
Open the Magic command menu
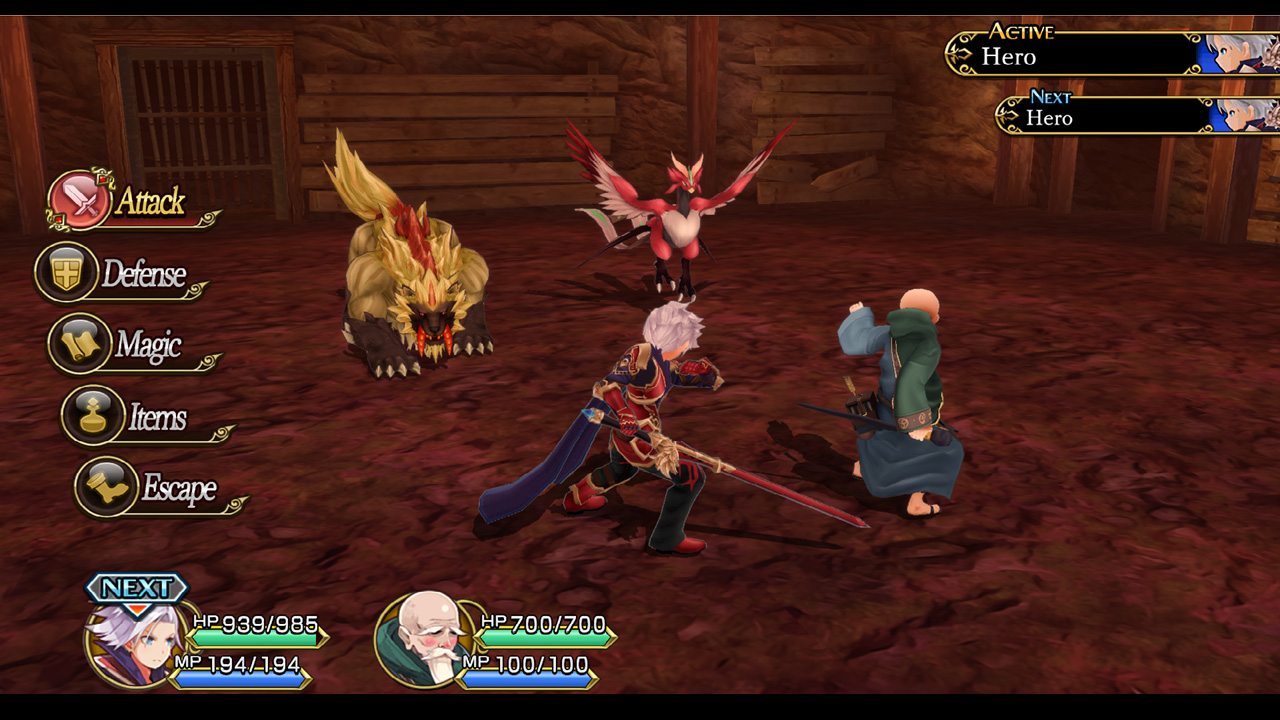pyautogui.click(x=148, y=343)
